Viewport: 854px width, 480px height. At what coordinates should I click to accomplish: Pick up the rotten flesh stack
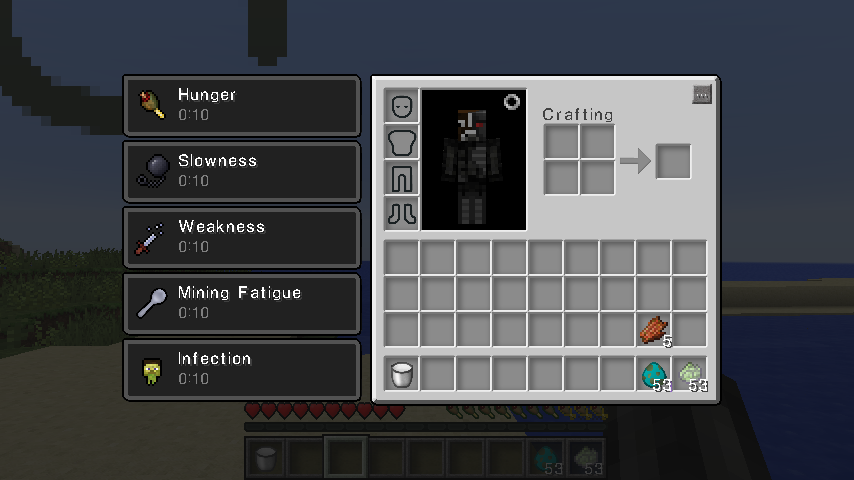[654, 330]
